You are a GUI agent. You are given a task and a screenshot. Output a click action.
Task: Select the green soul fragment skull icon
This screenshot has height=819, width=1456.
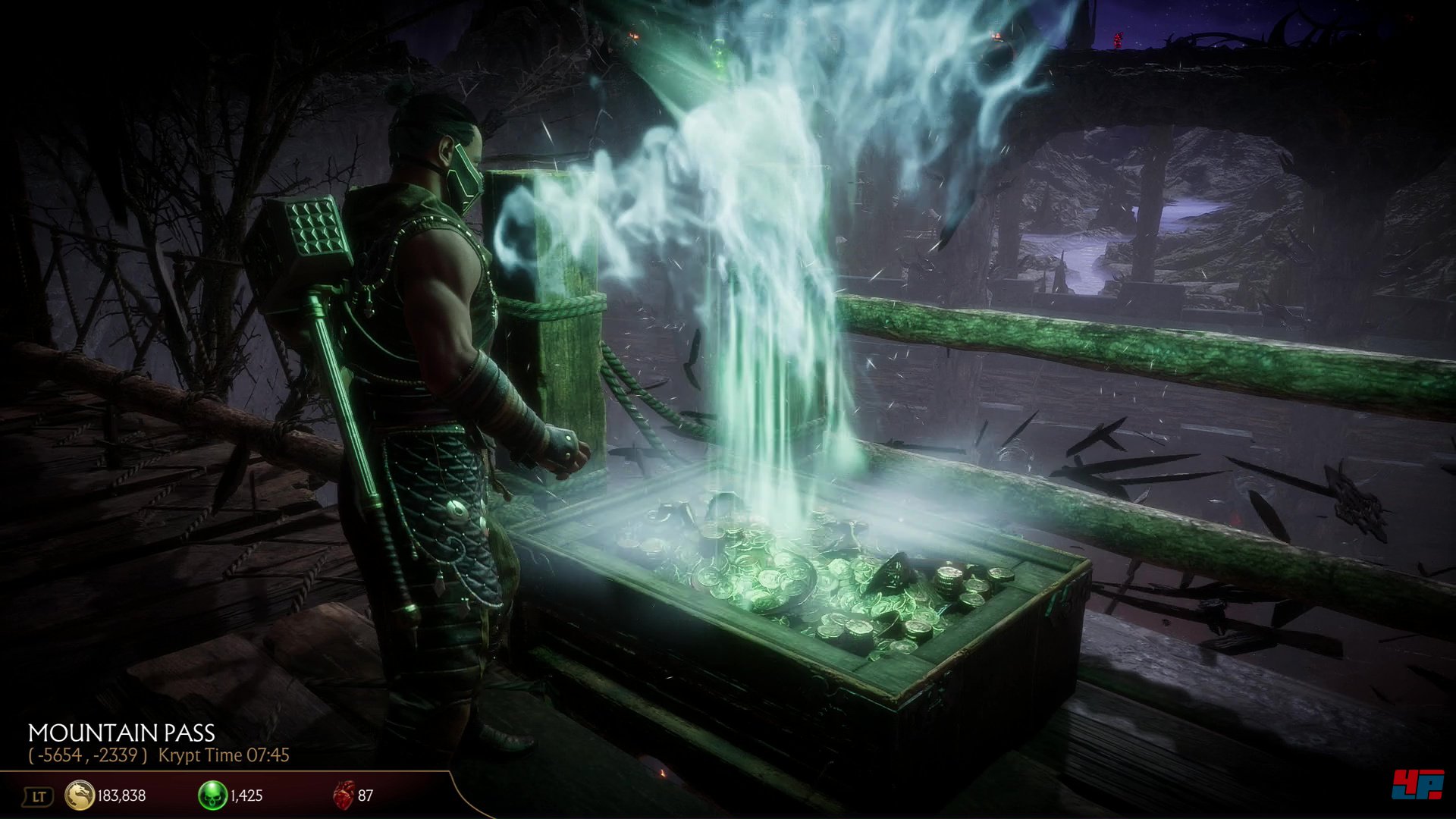coord(212,795)
